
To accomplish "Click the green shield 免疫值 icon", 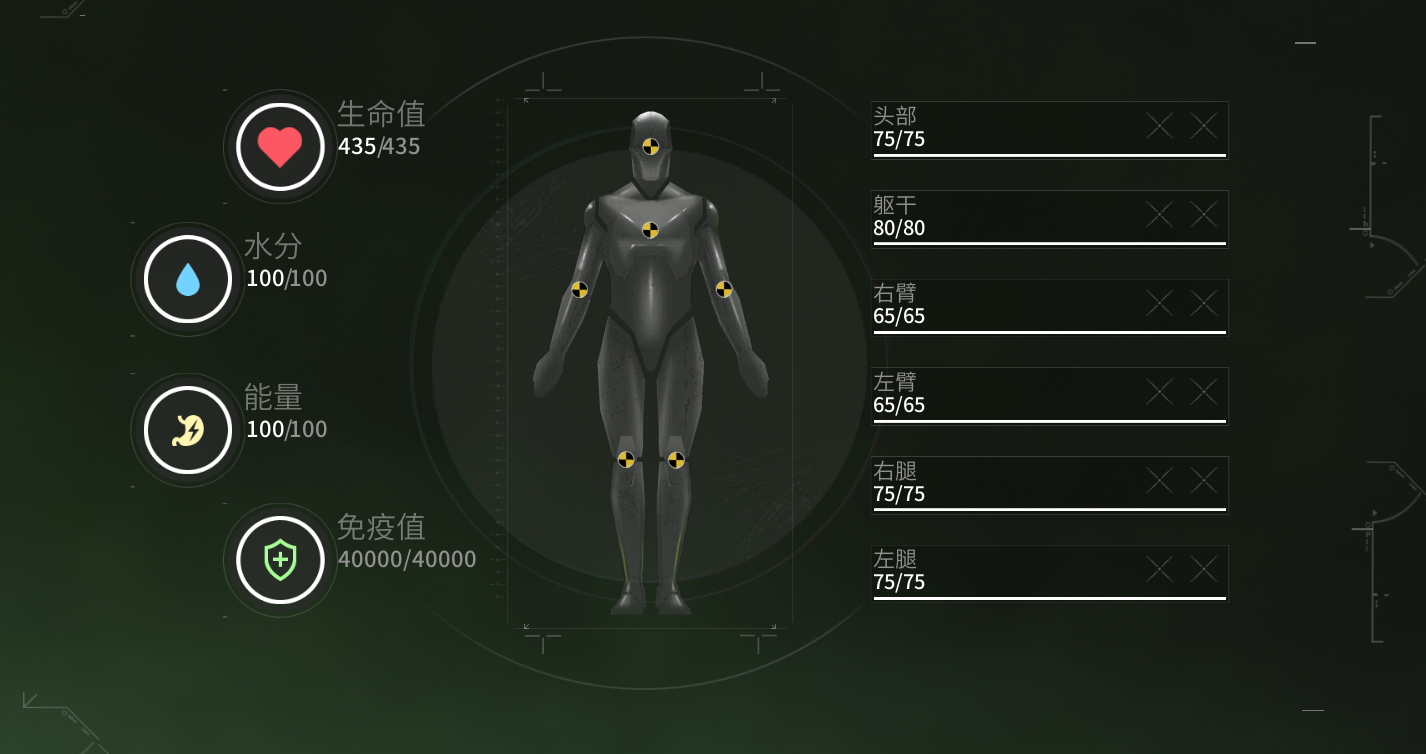I will 279,560.
